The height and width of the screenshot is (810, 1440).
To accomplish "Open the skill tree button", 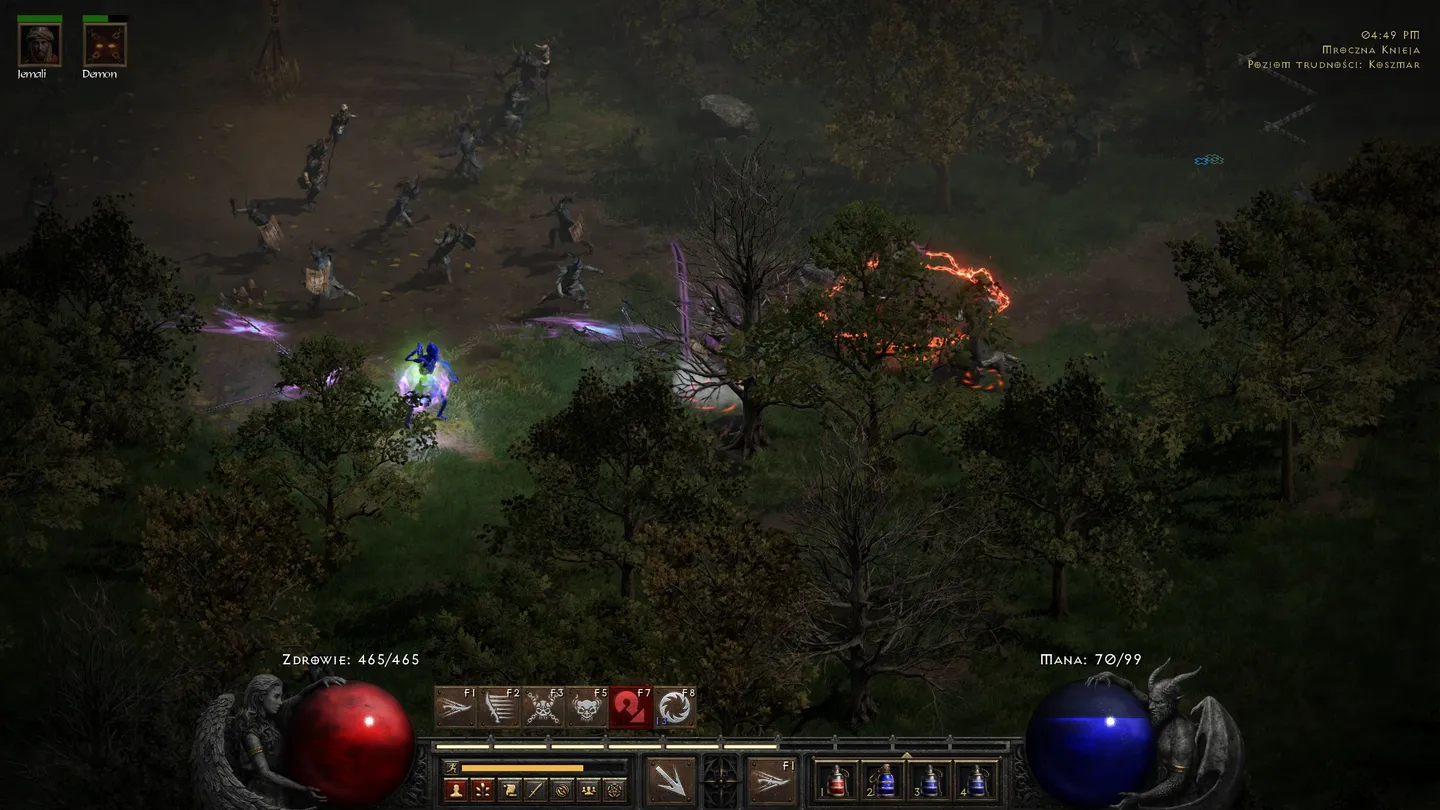I will pos(483,790).
